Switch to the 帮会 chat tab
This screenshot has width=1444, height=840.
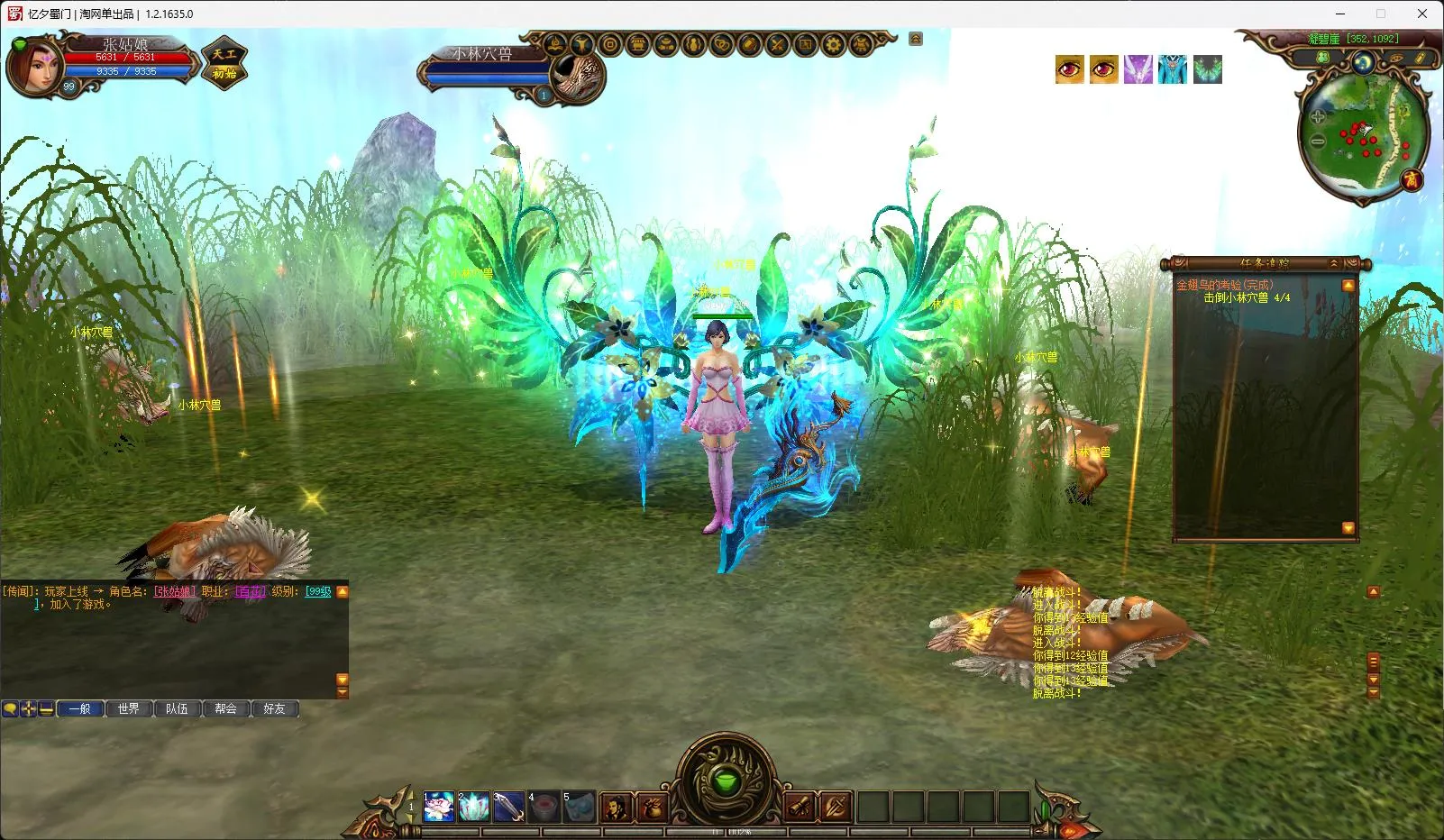point(226,709)
